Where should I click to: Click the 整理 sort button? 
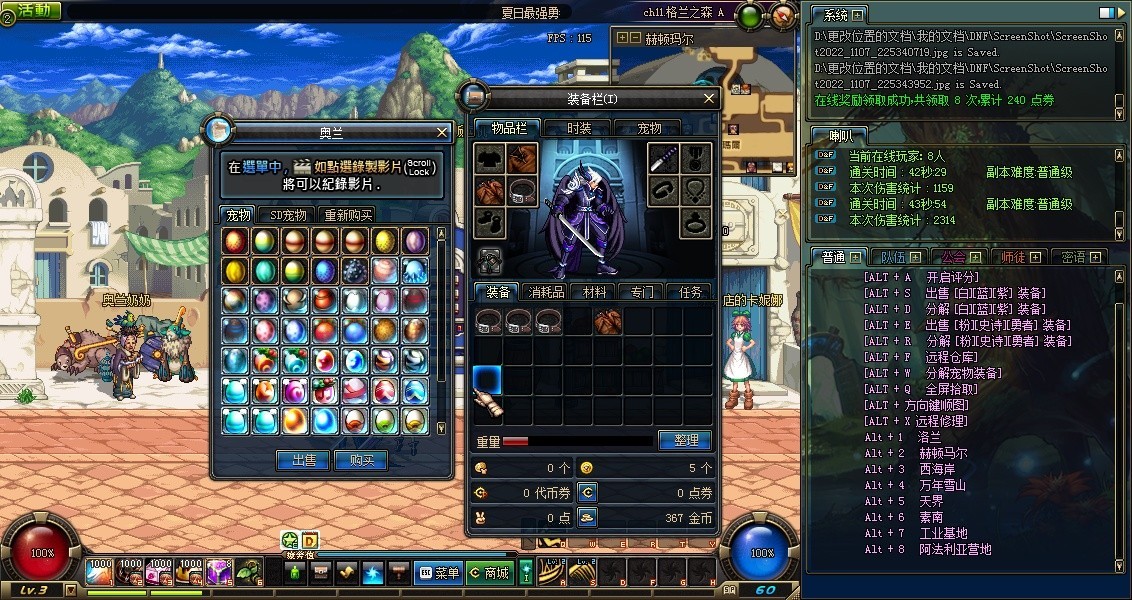685,440
